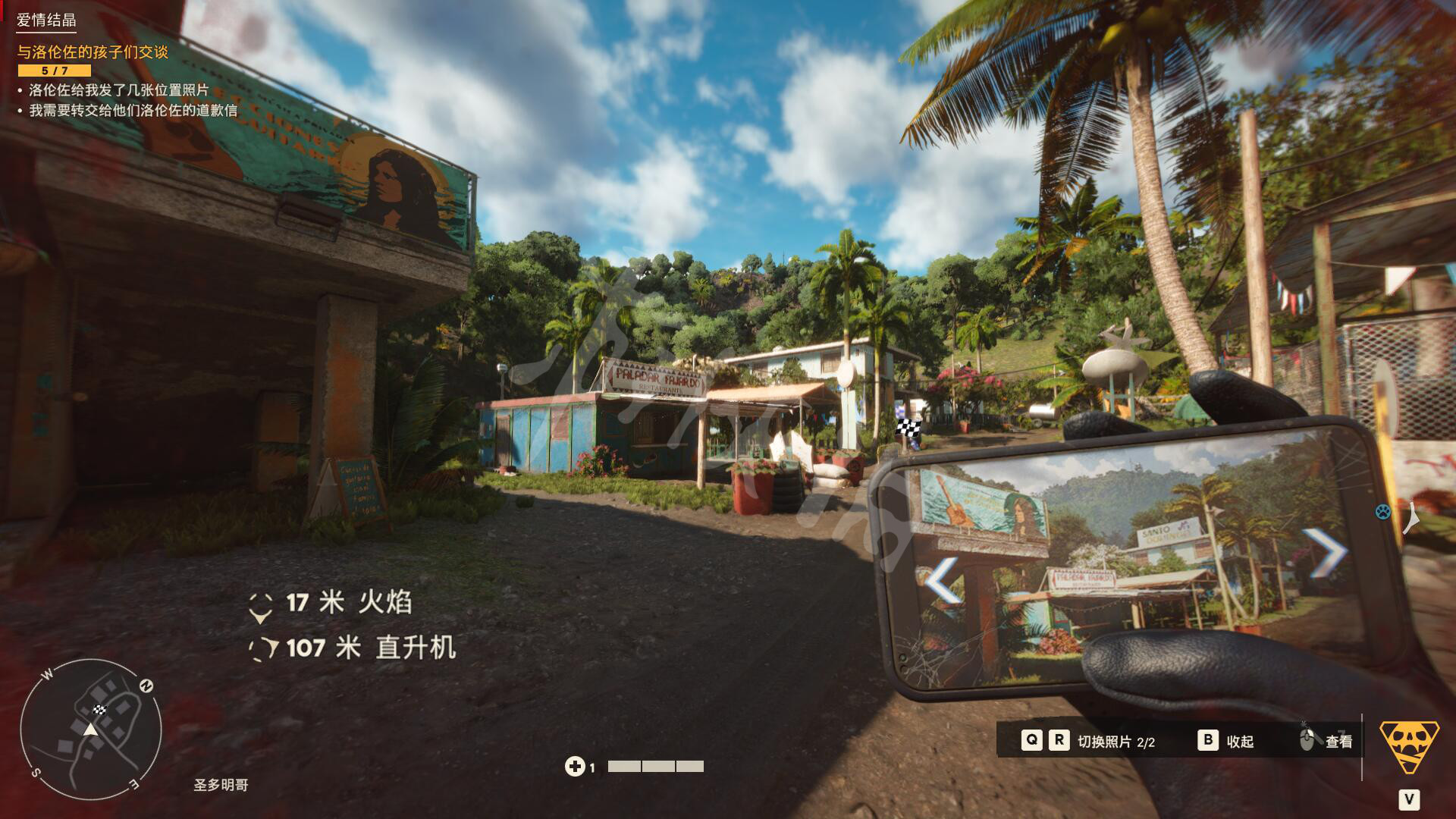Select the checkered flag marker on minimap
Viewport: 1456px width, 819px height.
pyautogui.click(x=99, y=710)
